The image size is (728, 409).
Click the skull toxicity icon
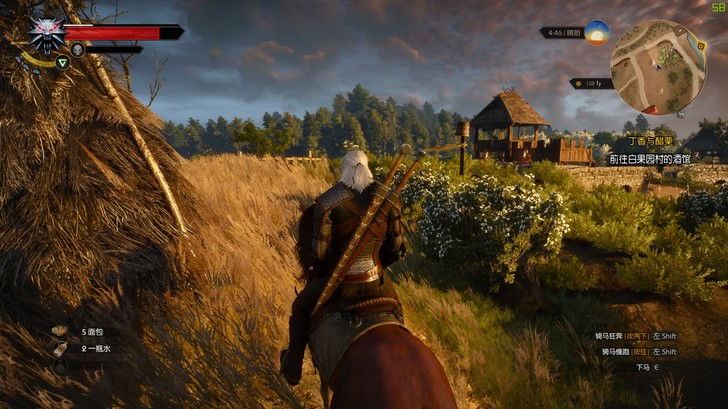(77, 48)
